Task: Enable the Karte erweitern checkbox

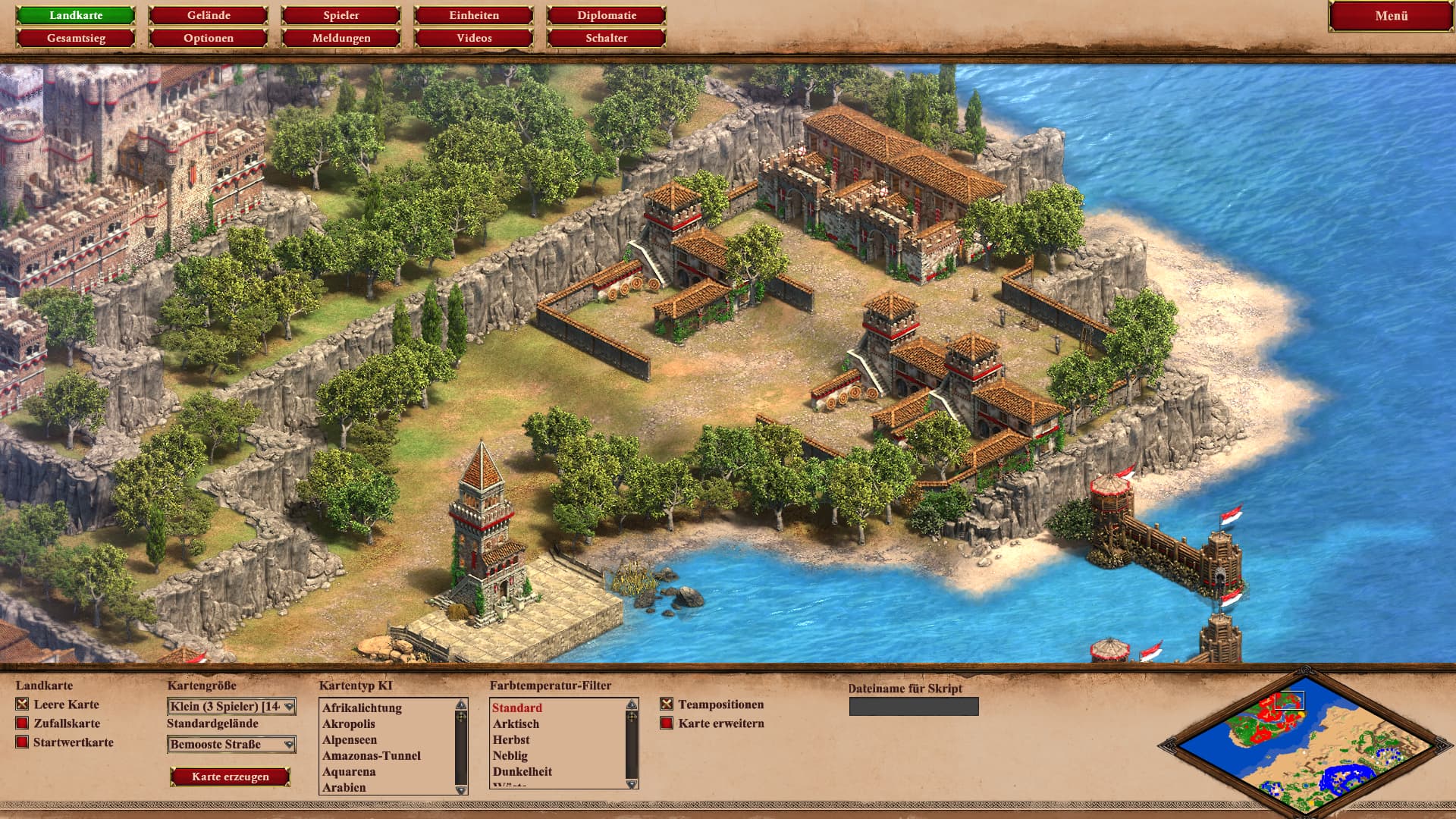Action: coord(667,723)
